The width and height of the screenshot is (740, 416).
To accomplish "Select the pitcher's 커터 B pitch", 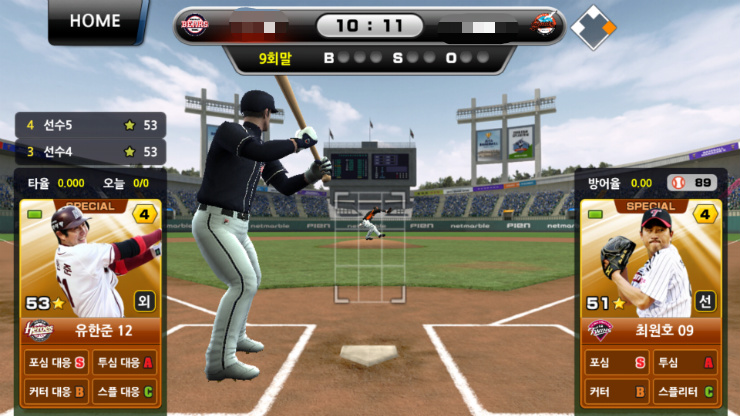I will (x=616, y=391).
